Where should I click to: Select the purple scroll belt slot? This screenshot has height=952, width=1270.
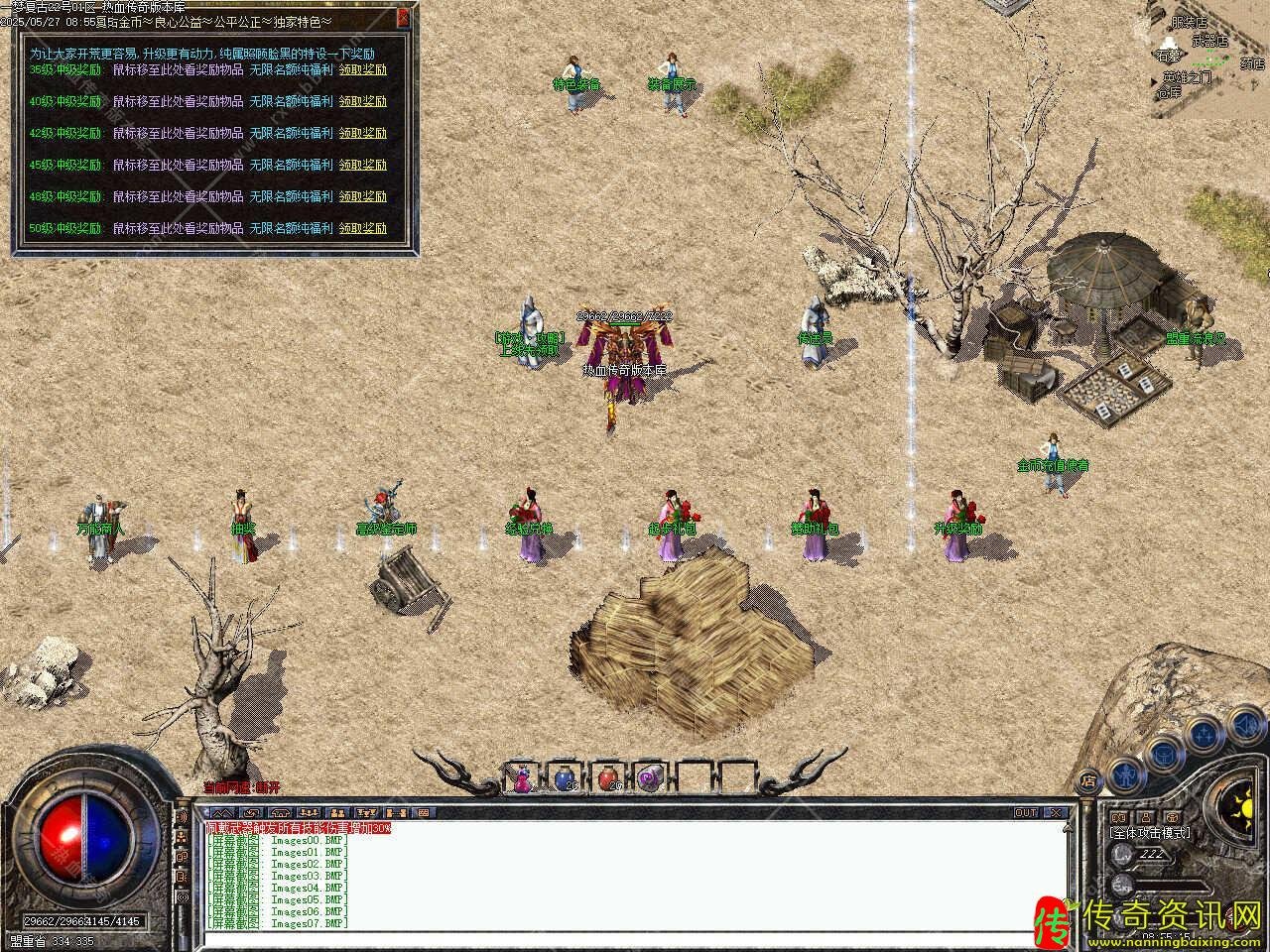point(650,778)
